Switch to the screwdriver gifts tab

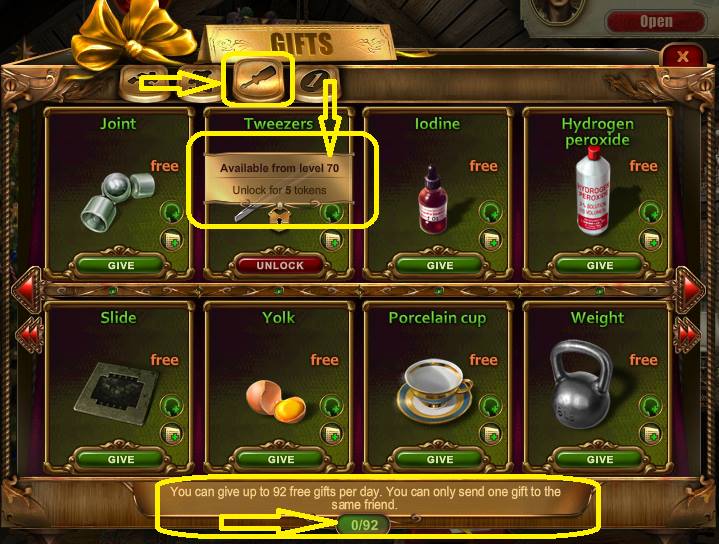[260, 80]
